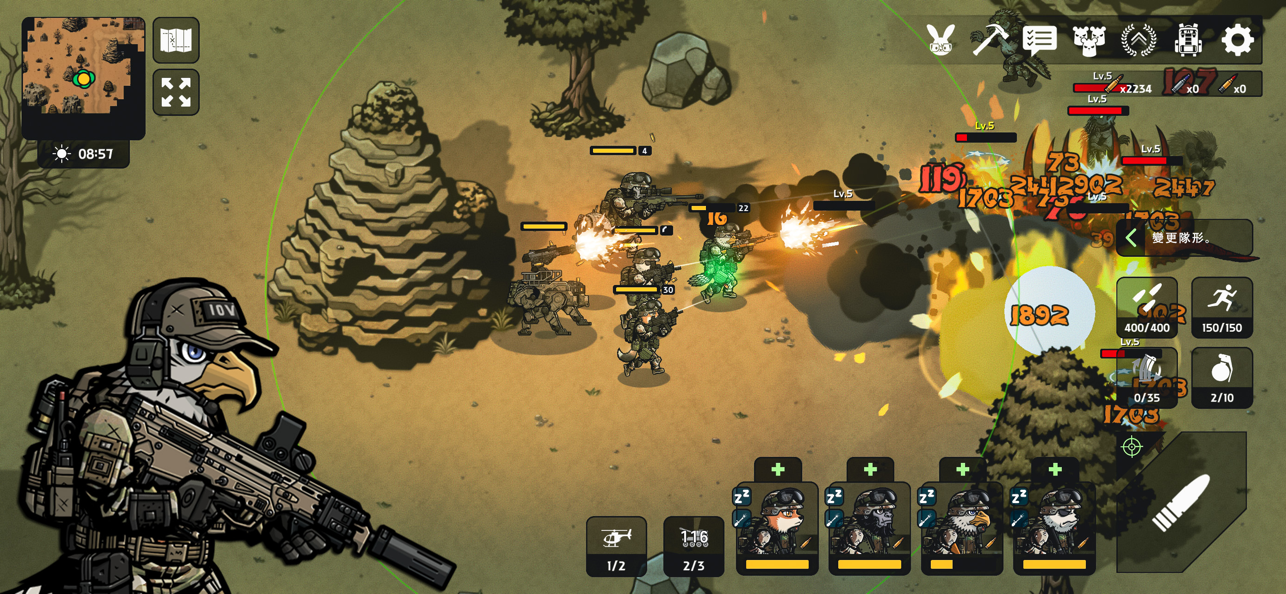Screen dimensions: 1286x594
Task: Open the quest checklist speech bubble
Action: tap(1040, 40)
